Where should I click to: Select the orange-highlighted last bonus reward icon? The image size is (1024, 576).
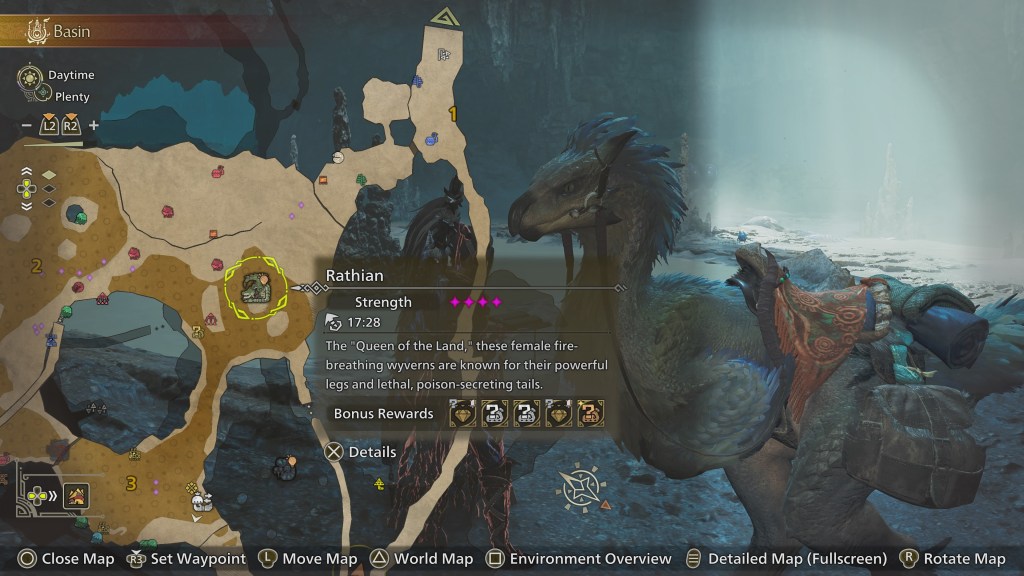tap(590, 413)
